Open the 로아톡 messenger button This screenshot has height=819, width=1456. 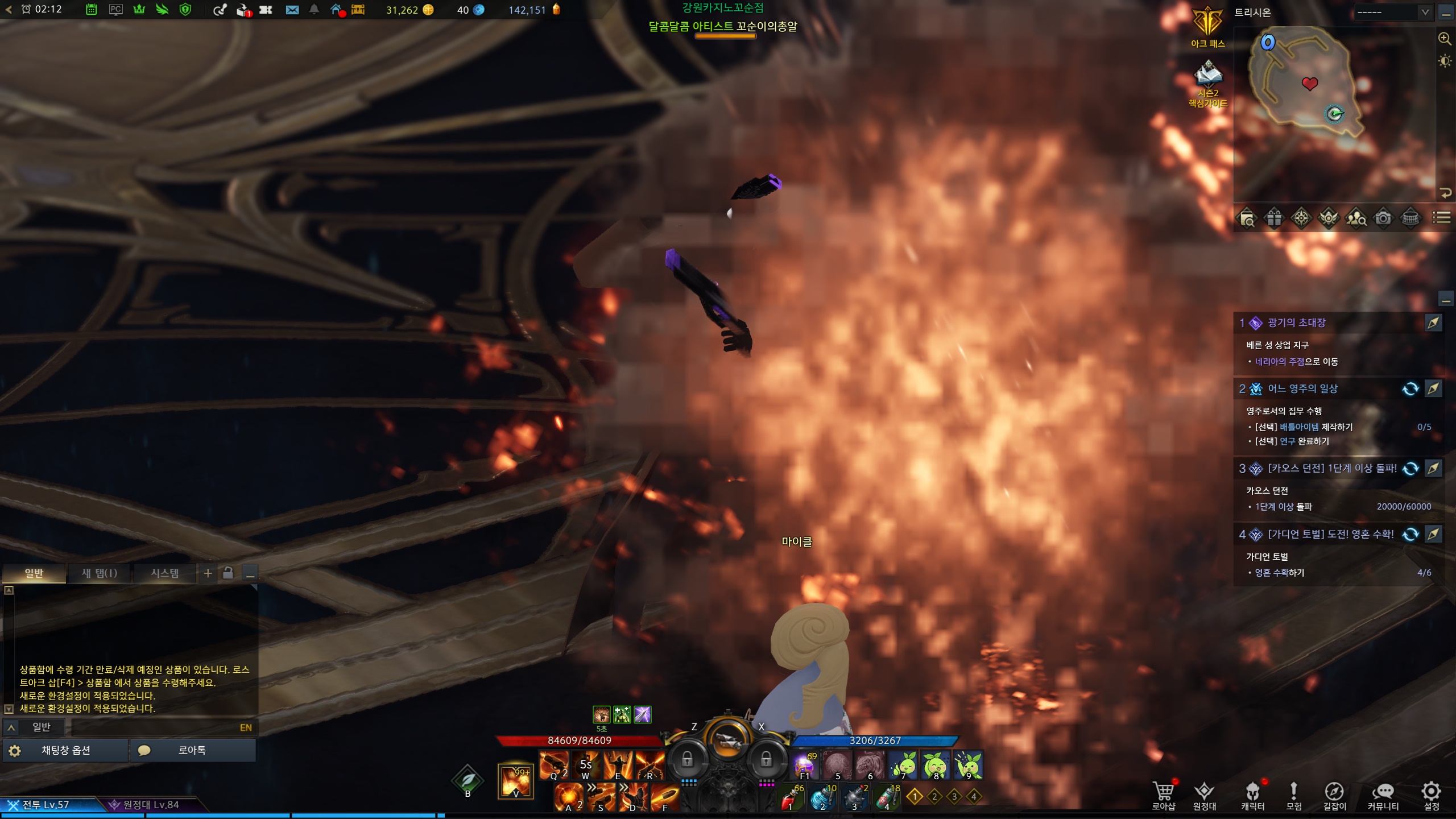click(x=192, y=750)
